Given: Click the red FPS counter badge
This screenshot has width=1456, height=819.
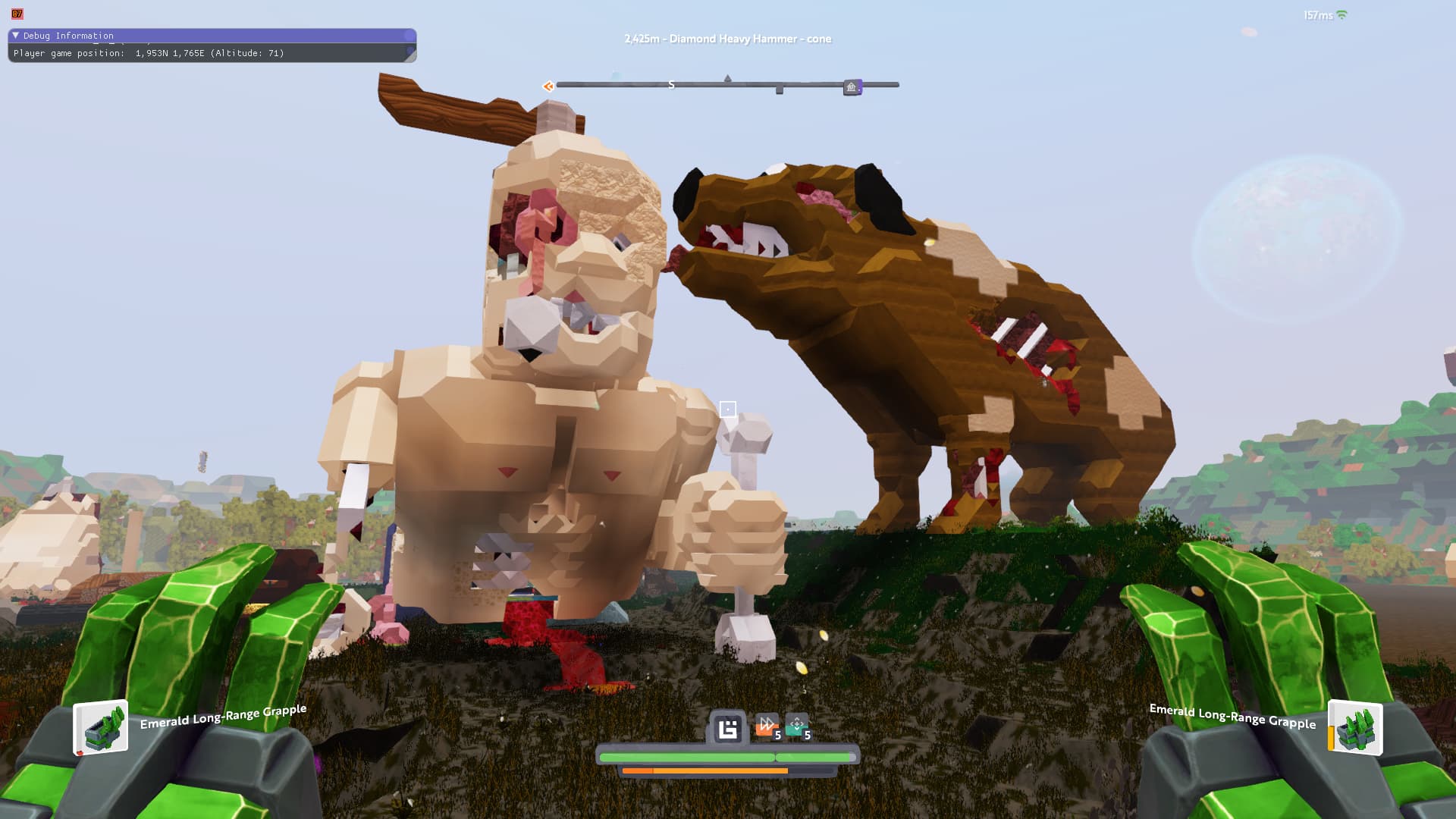Looking at the screenshot, I should tap(17, 14).
